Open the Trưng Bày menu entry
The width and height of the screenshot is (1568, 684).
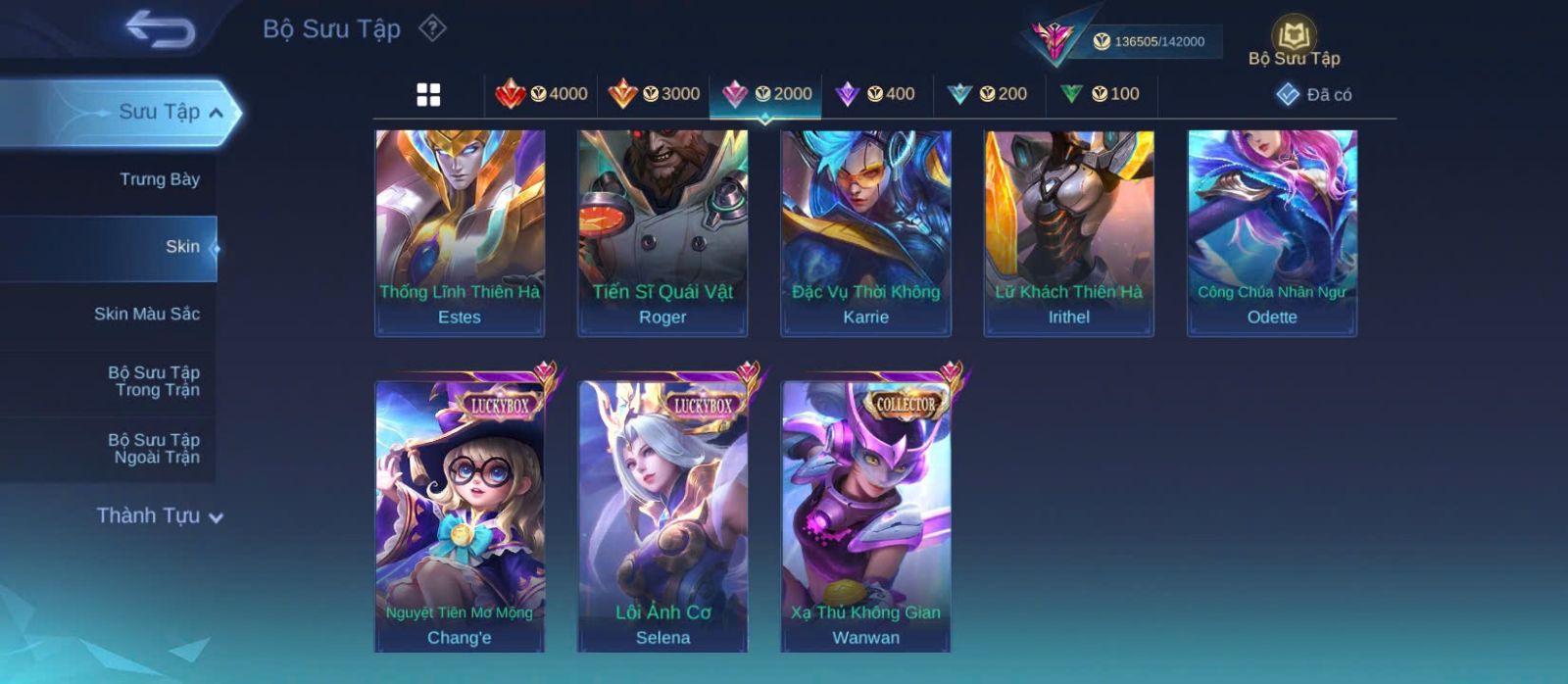159,179
